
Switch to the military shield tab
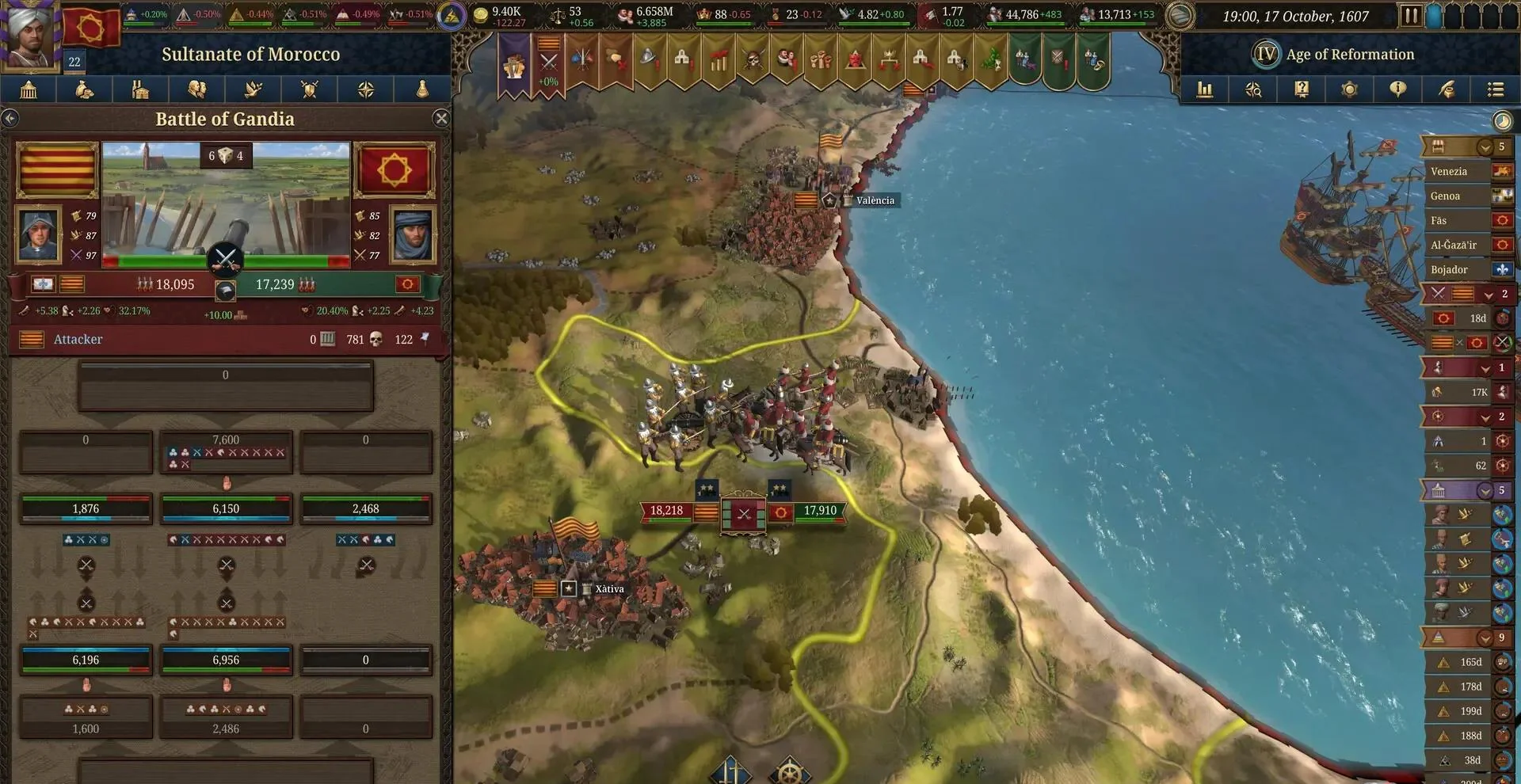[310, 90]
